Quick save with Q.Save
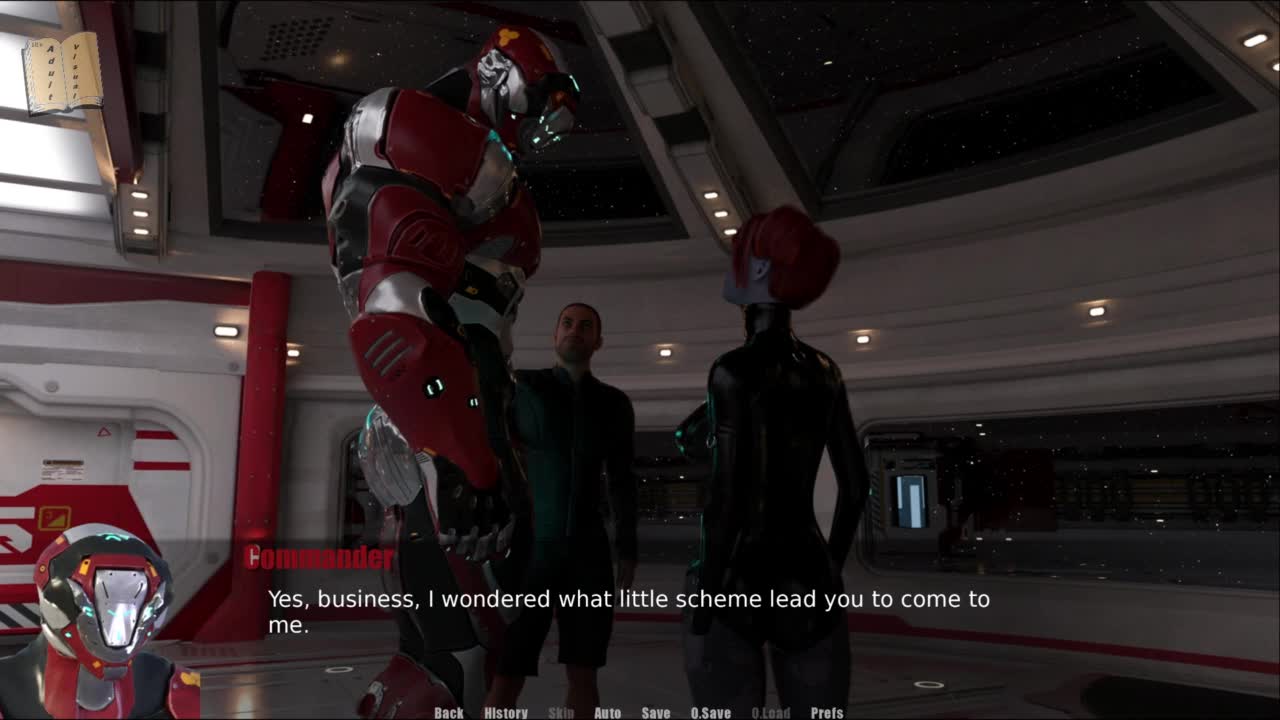Screen dimensions: 1280x720 [x=711, y=713]
